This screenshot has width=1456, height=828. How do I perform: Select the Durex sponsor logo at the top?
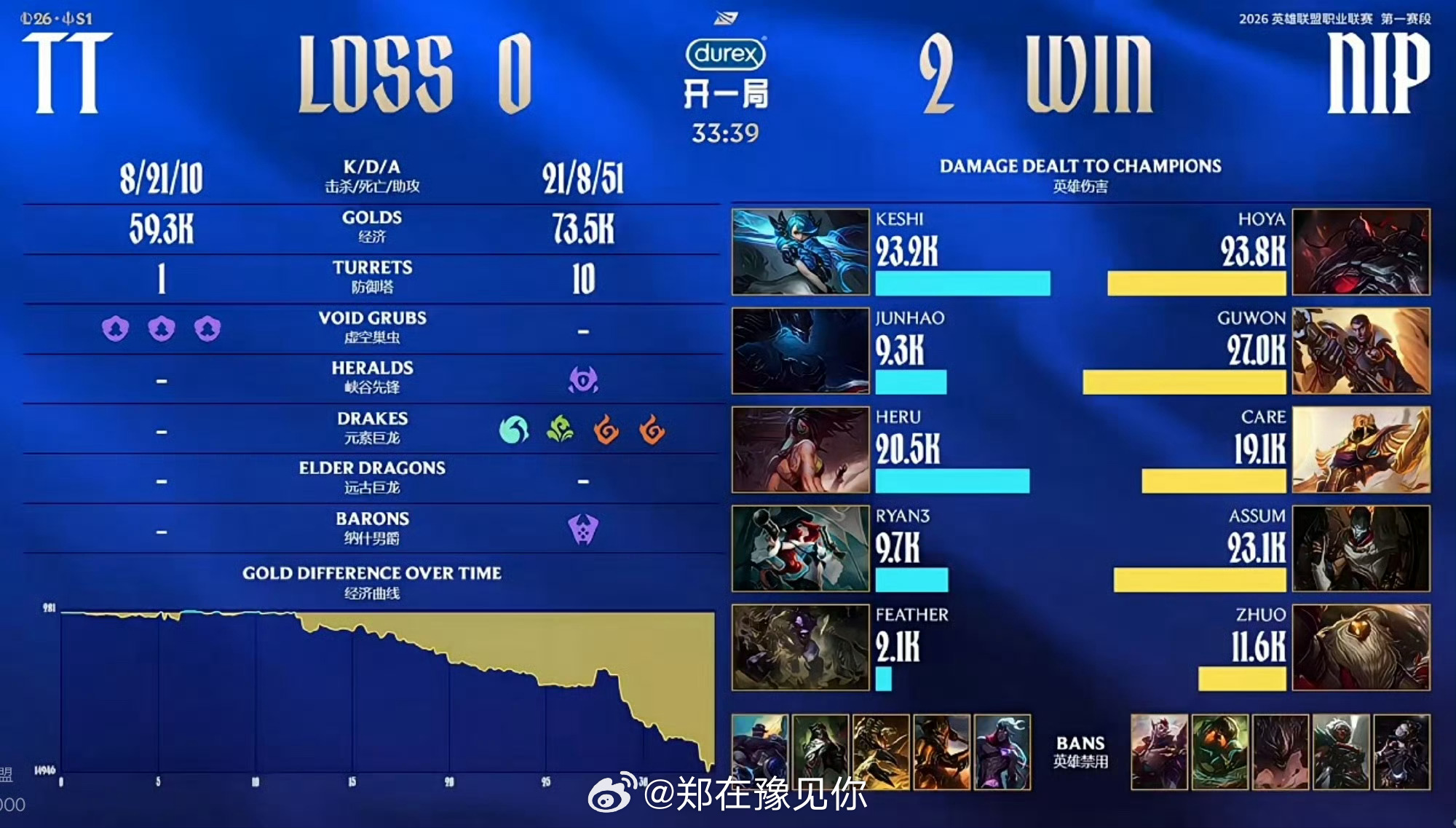coord(726,55)
